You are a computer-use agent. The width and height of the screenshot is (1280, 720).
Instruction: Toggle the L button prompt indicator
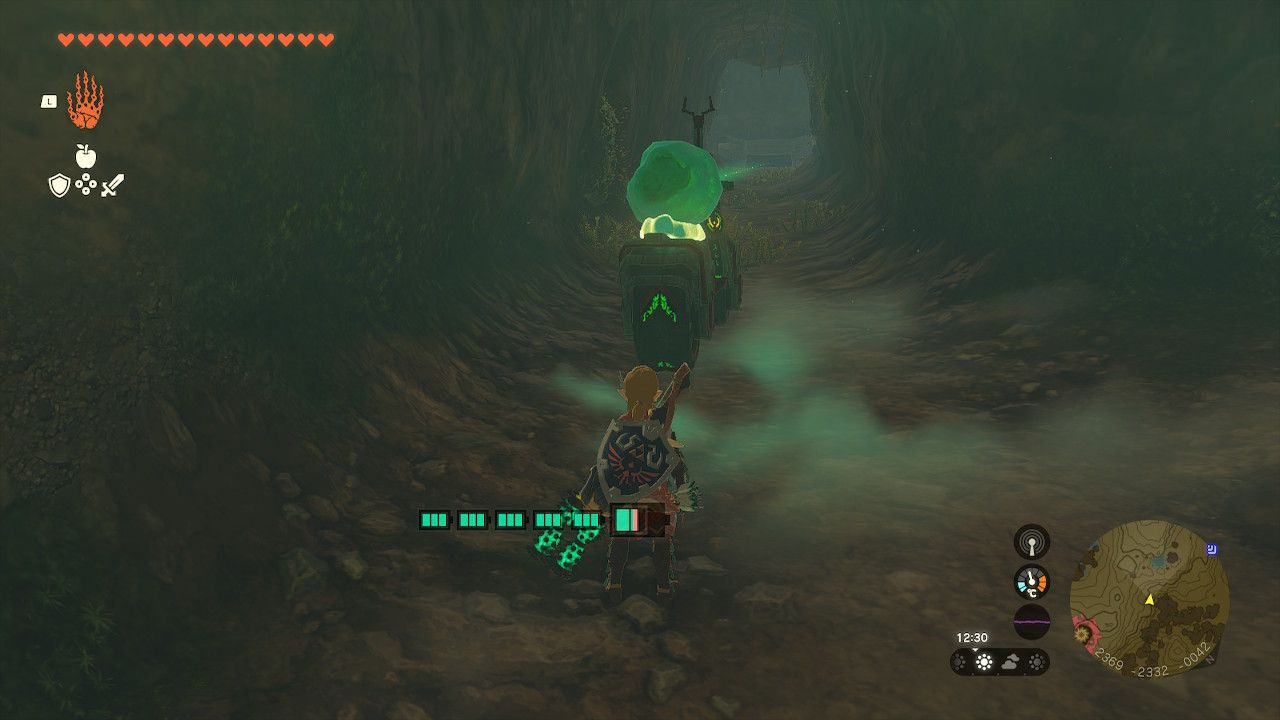point(49,101)
